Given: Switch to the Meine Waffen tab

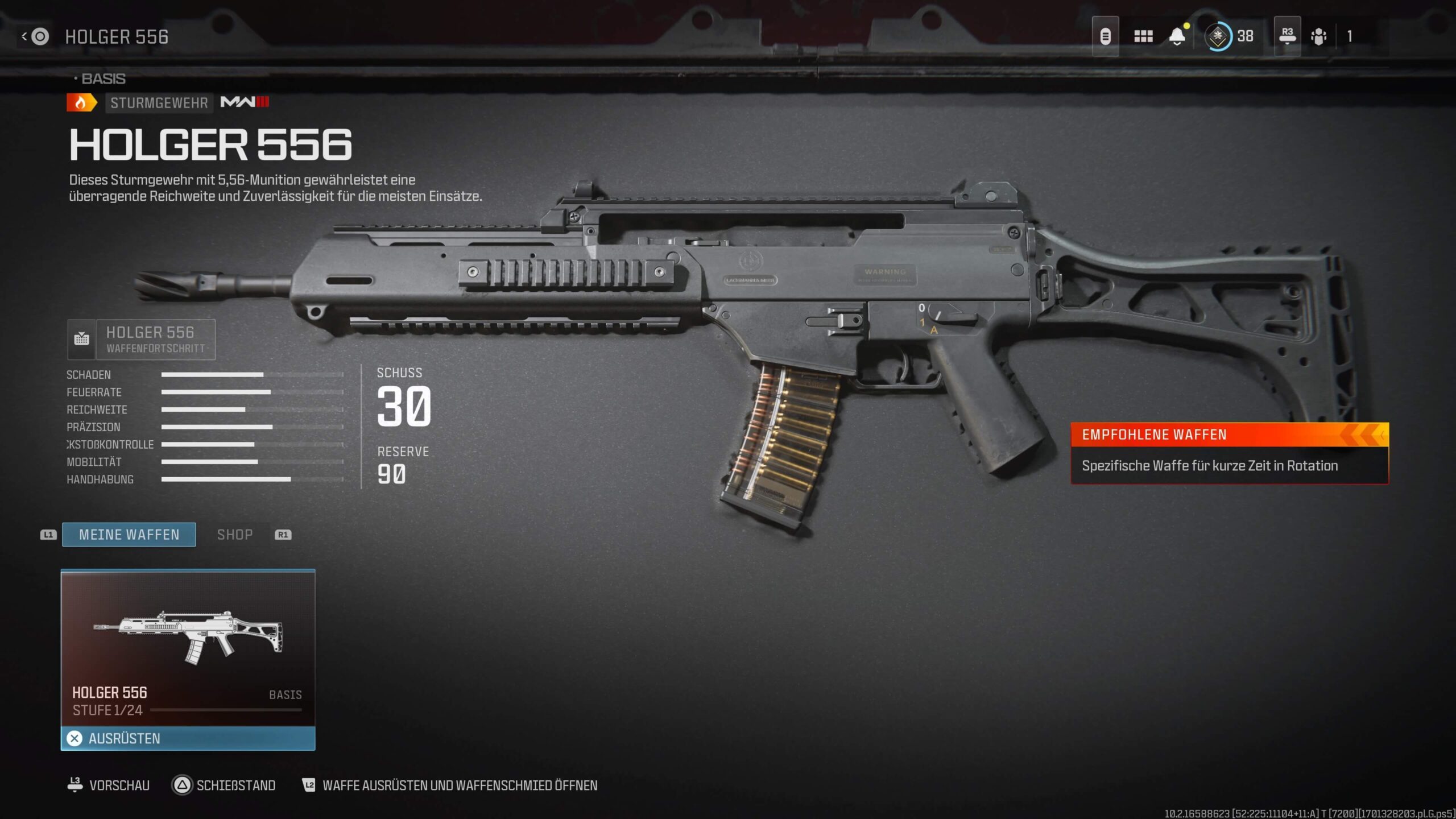Looking at the screenshot, I should pyautogui.click(x=129, y=535).
